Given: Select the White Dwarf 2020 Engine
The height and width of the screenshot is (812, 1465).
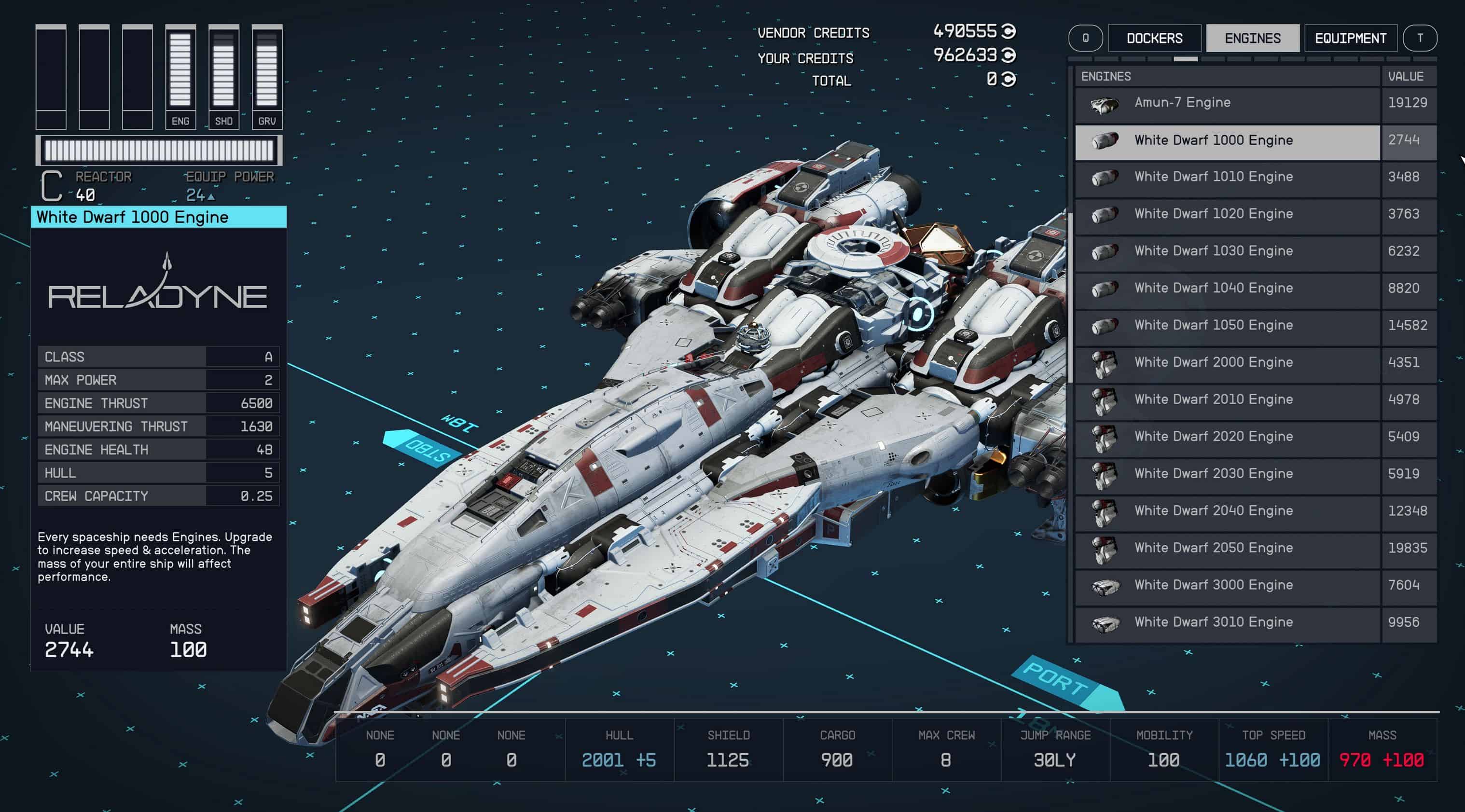Looking at the screenshot, I should [1227, 437].
